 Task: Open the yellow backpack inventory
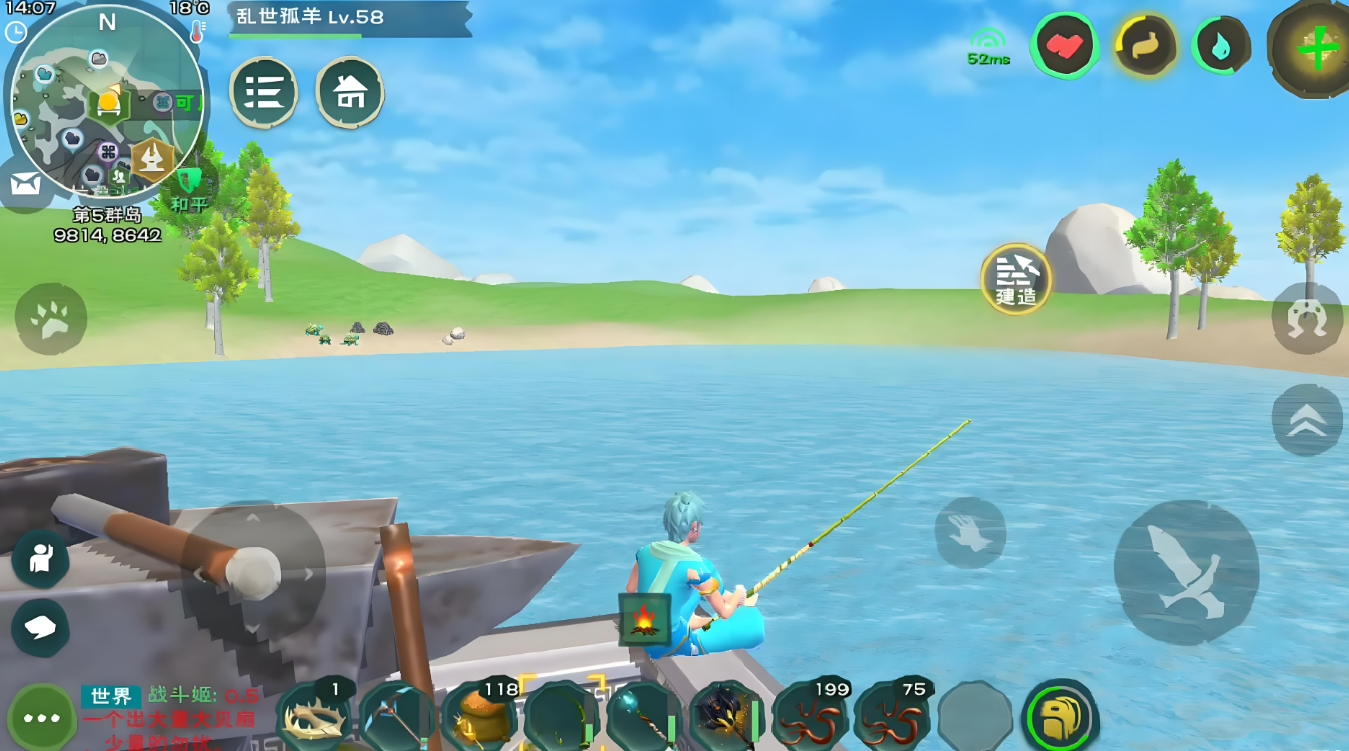1060,716
